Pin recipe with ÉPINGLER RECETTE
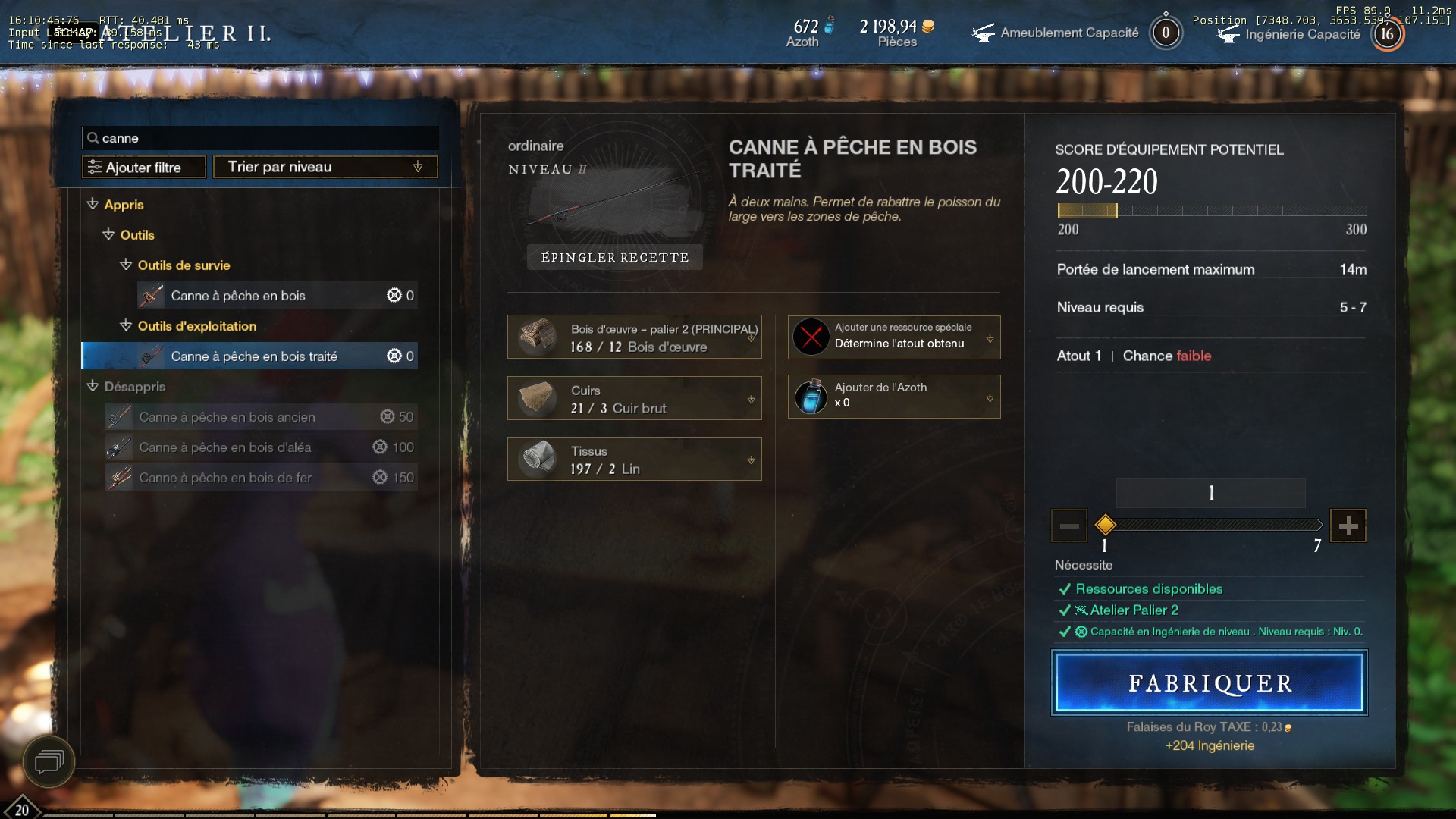Image resolution: width=1456 pixels, height=819 pixels. (614, 257)
